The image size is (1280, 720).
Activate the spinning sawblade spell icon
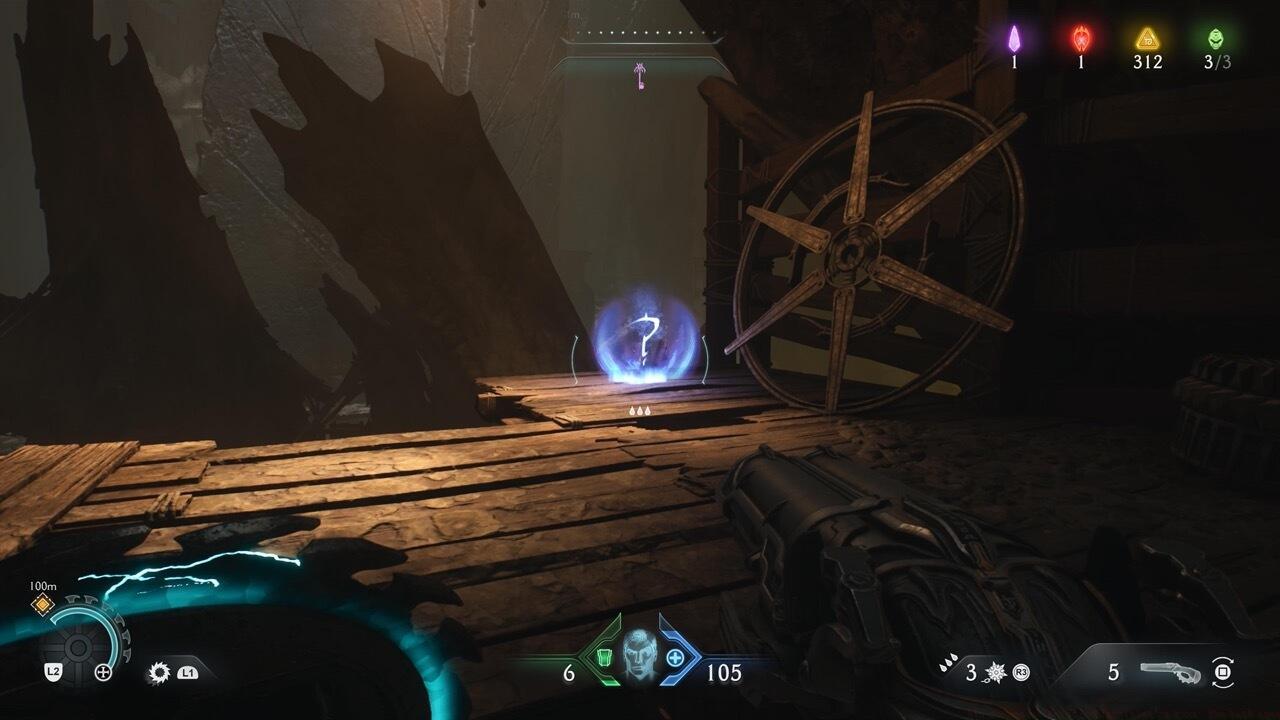point(158,672)
